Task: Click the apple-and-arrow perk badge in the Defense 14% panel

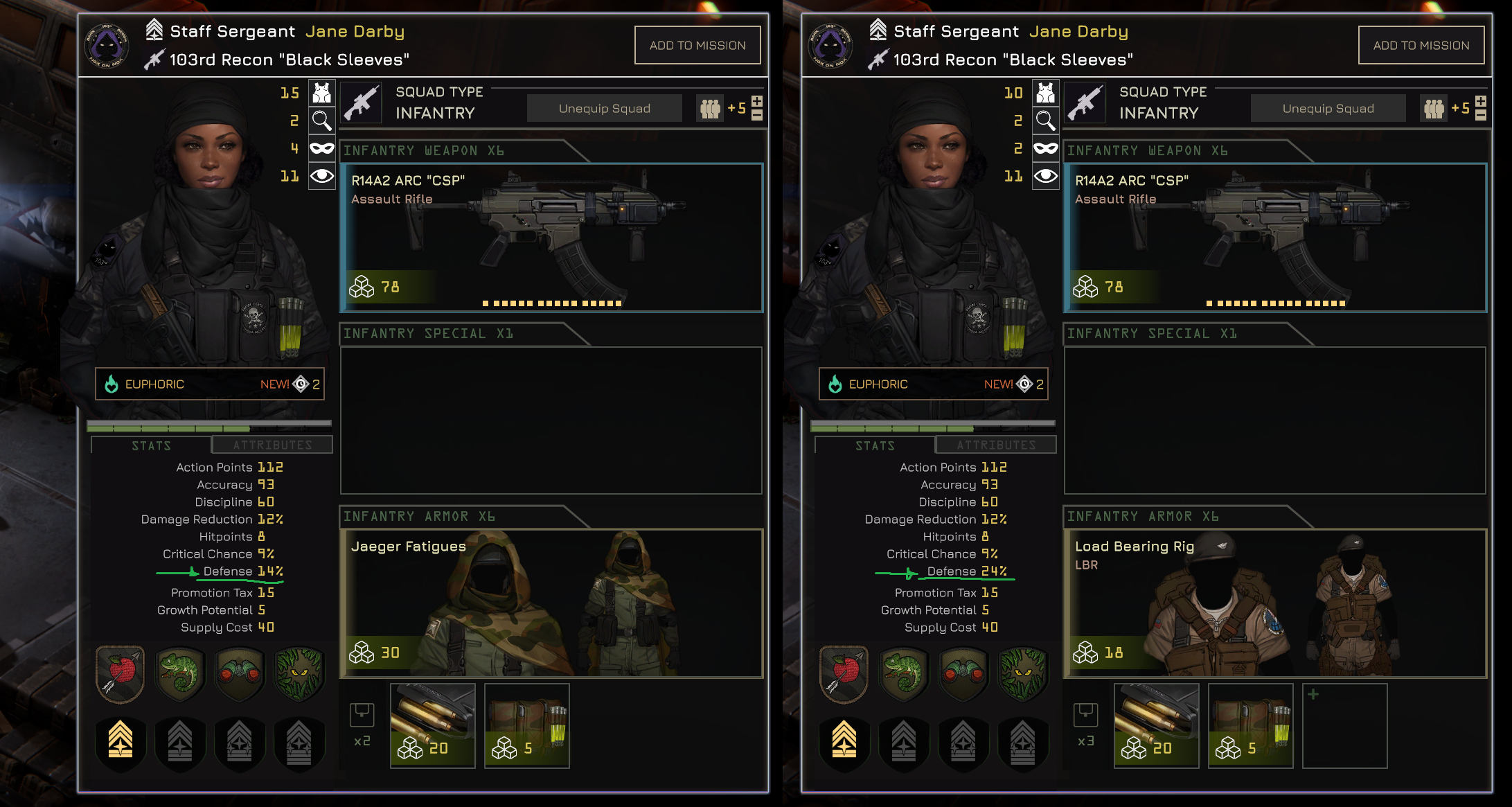Action: (120, 673)
